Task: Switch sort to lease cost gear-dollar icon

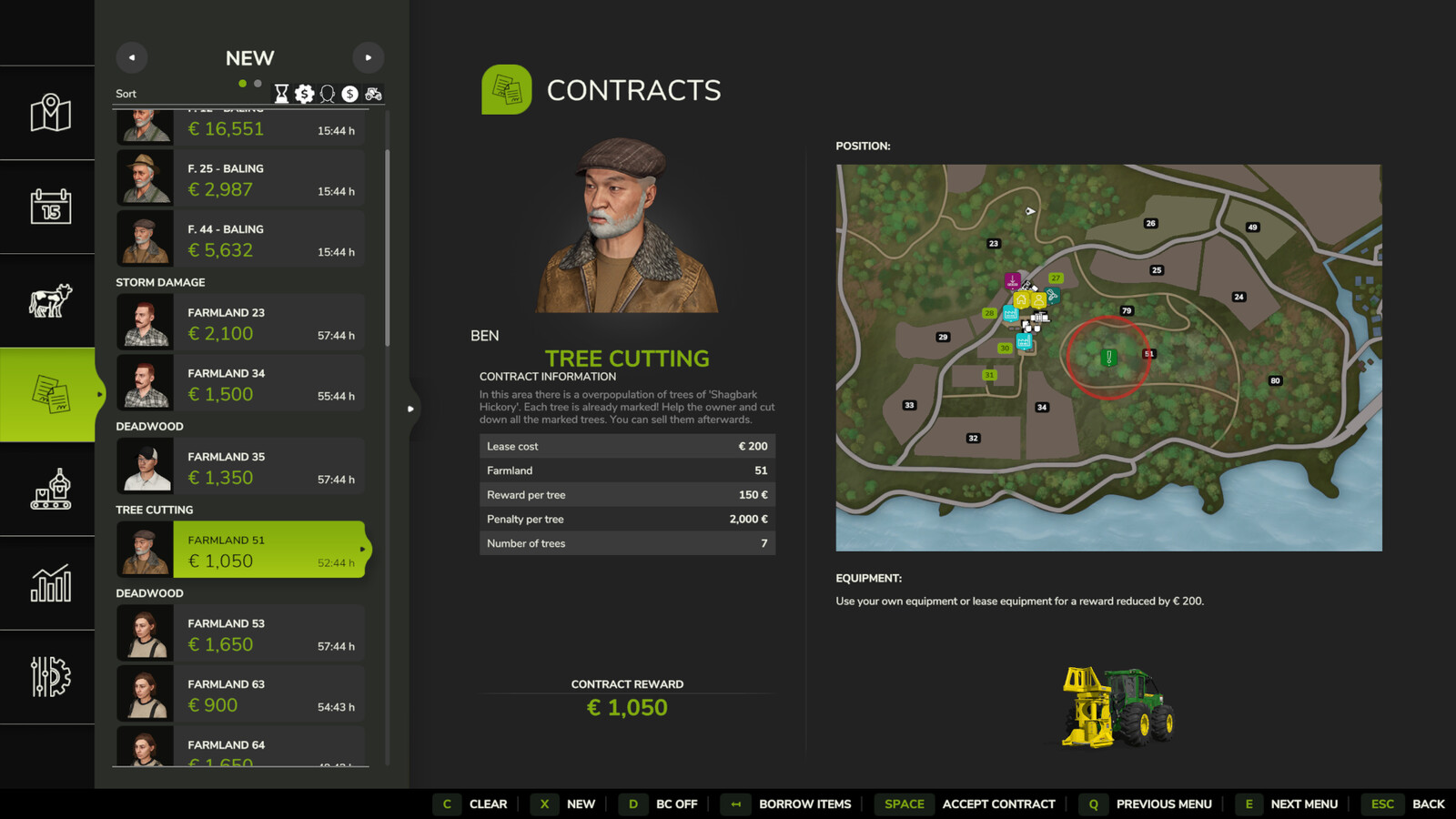Action: pyautogui.click(x=302, y=93)
